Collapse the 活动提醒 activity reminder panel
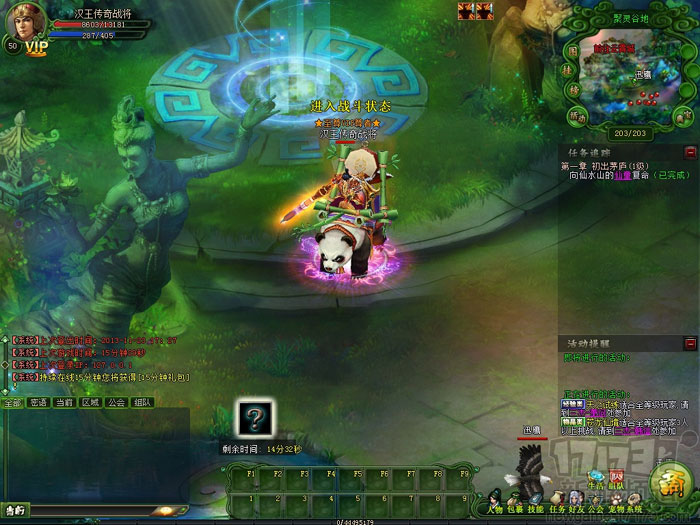 690,343
